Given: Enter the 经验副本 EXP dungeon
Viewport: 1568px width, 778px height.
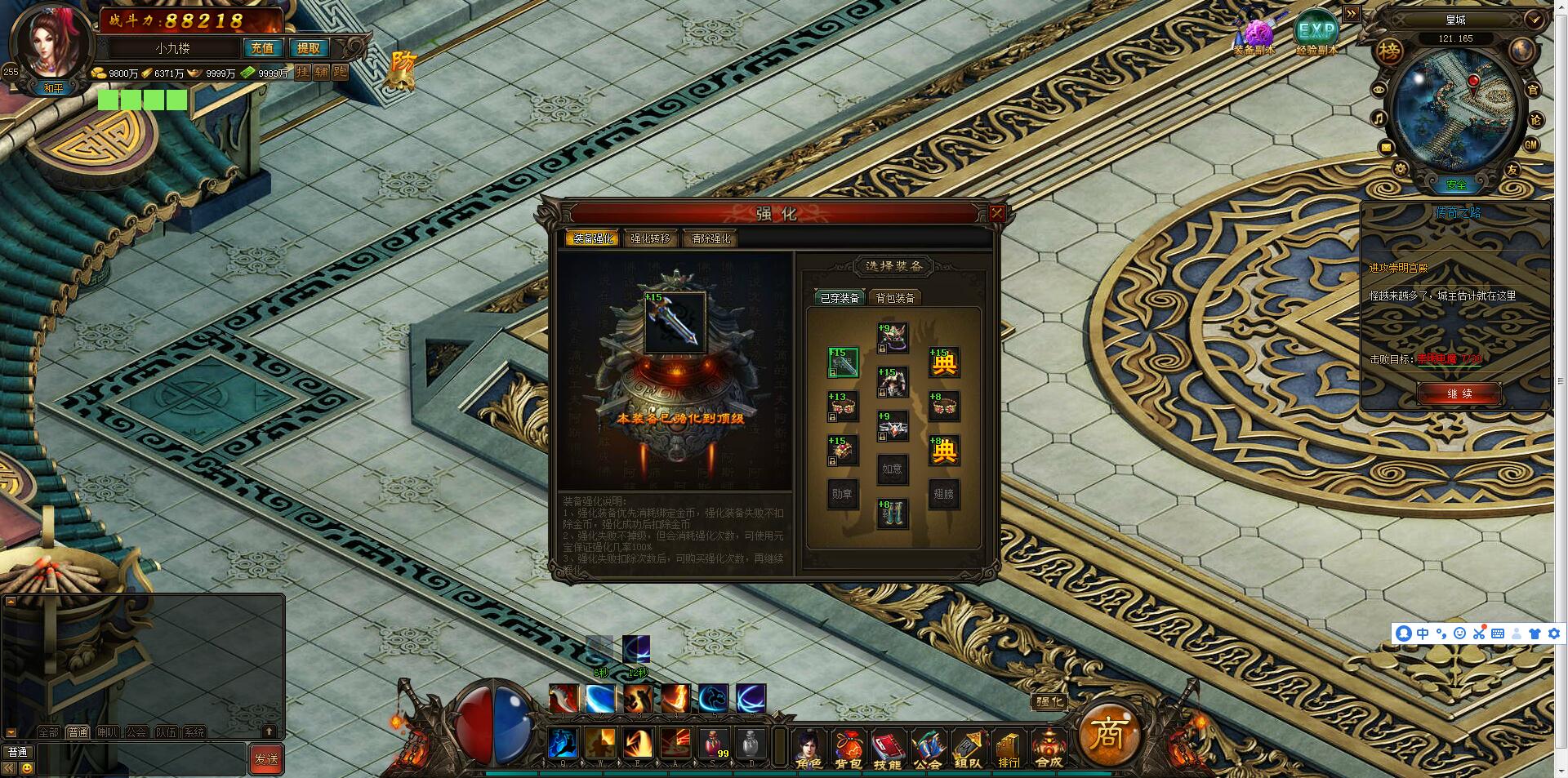Looking at the screenshot, I should [1316, 34].
